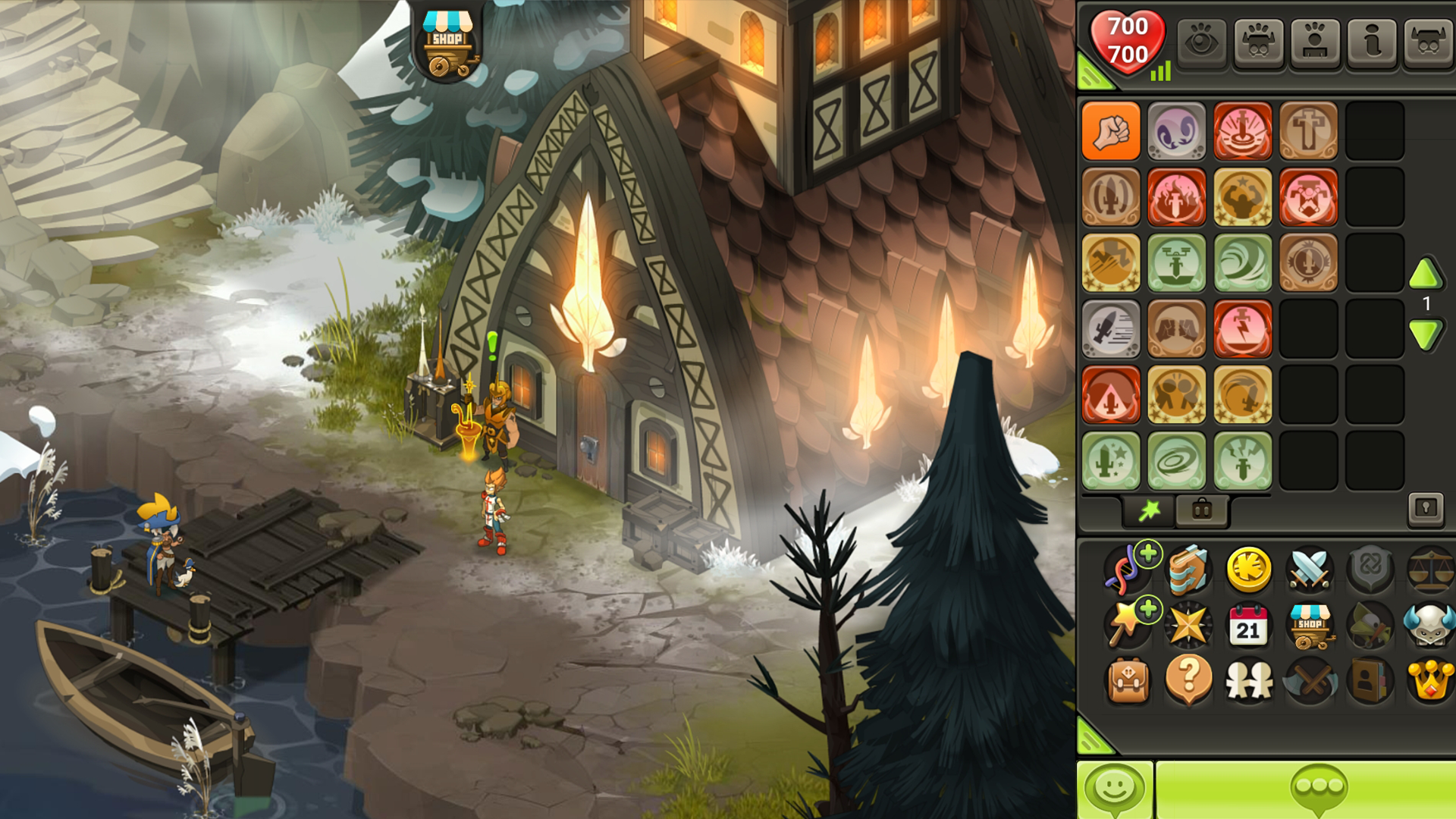Image resolution: width=1456 pixels, height=819 pixels.
Task: Select the orange fist spell
Action: click(1111, 131)
